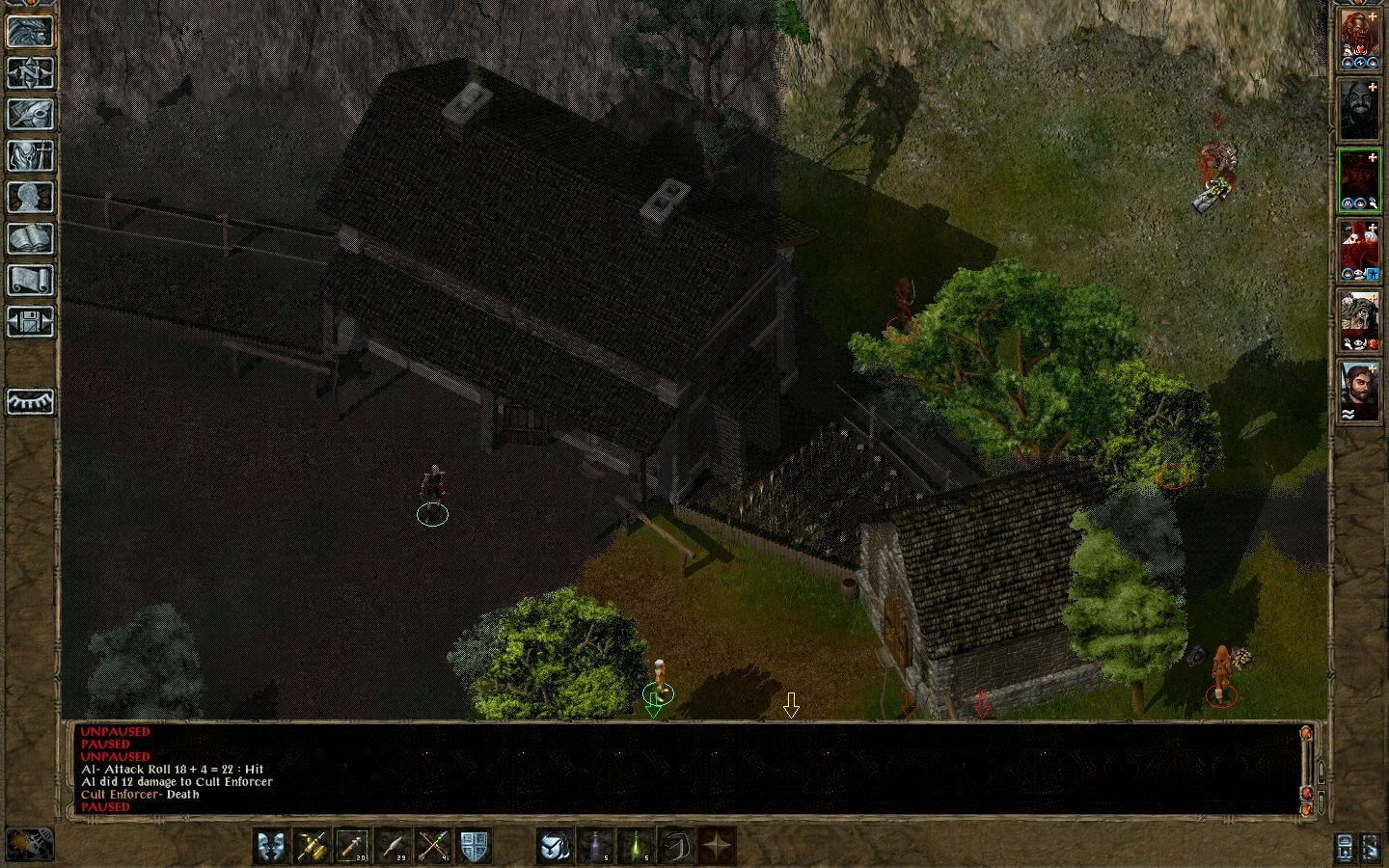
Task: Select the red-bearded dwarf portrait
Action: point(1359,41)
